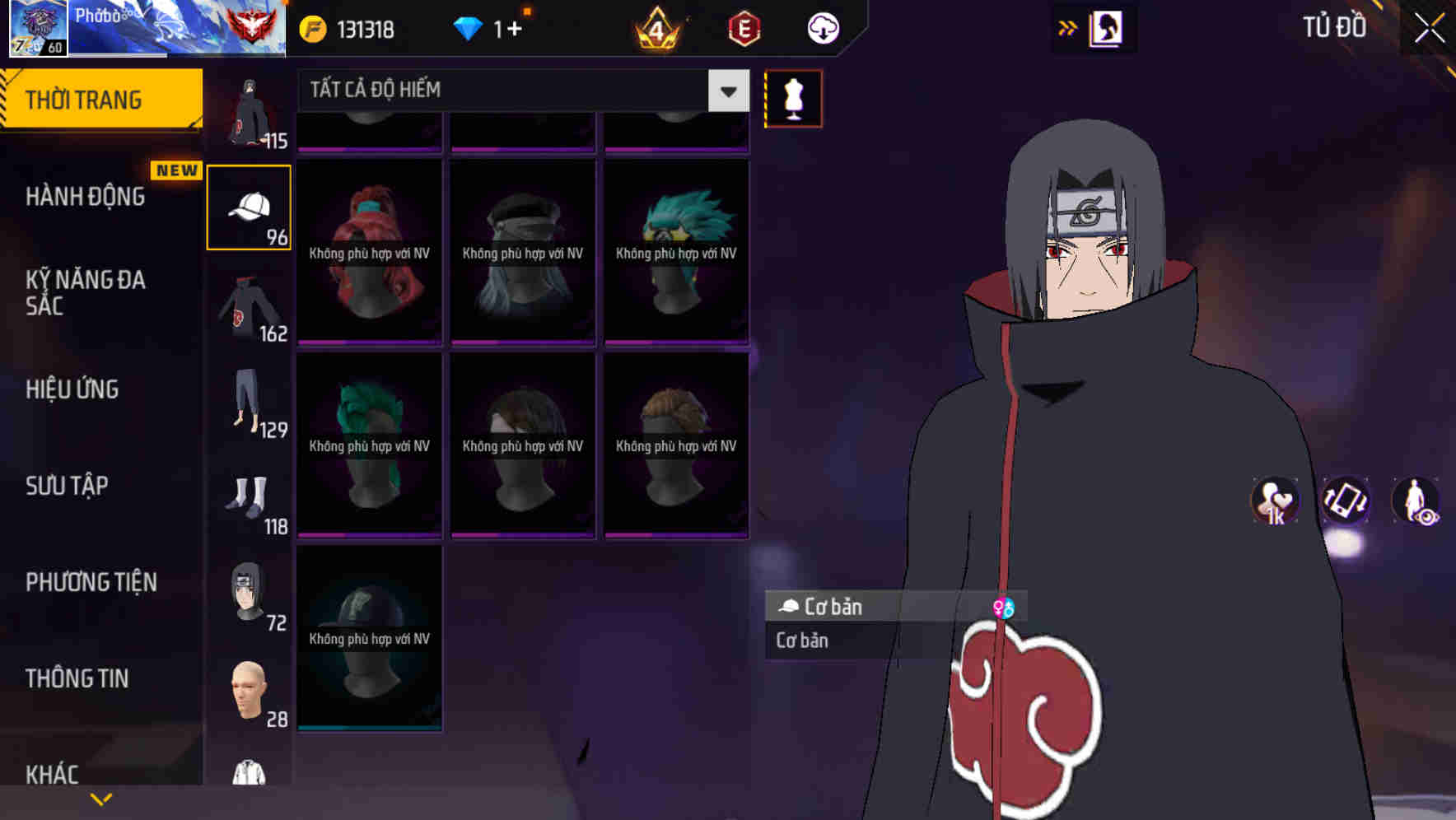Open the cloud download icon in the top bar
1456x820 pixels.
[x=821, y=28]
